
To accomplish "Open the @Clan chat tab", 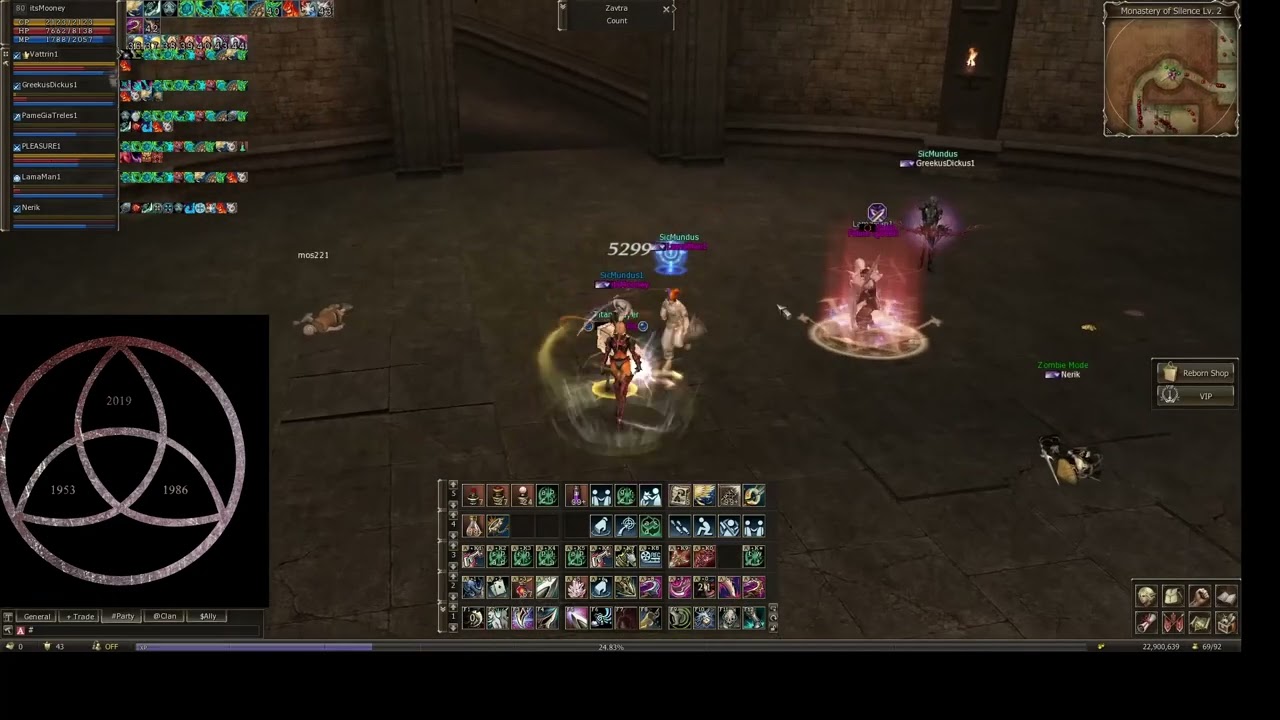I will (164, 616).
